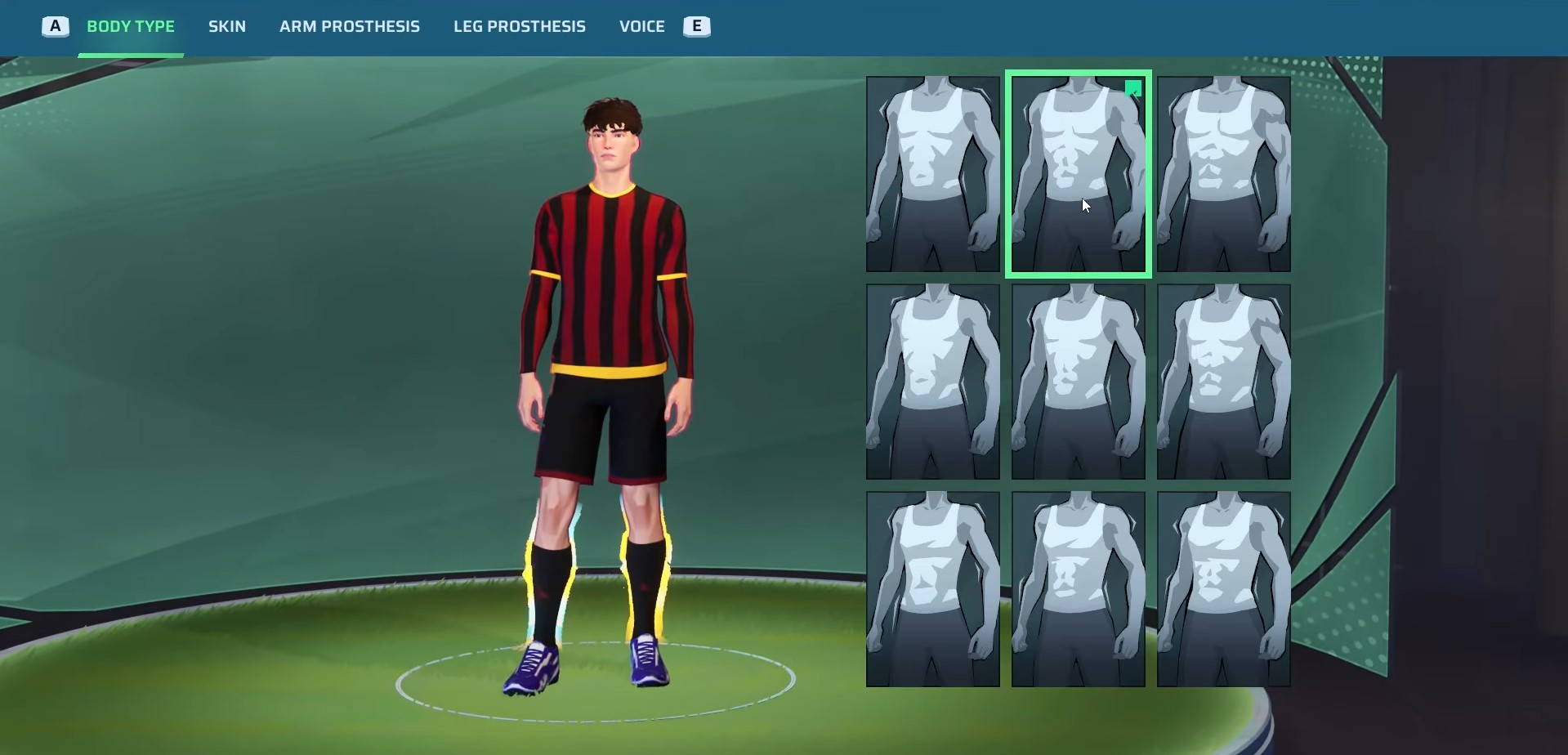Select the bottom-left slender body type
This screenshot has height=755, width=1568.
pos(932,587)
